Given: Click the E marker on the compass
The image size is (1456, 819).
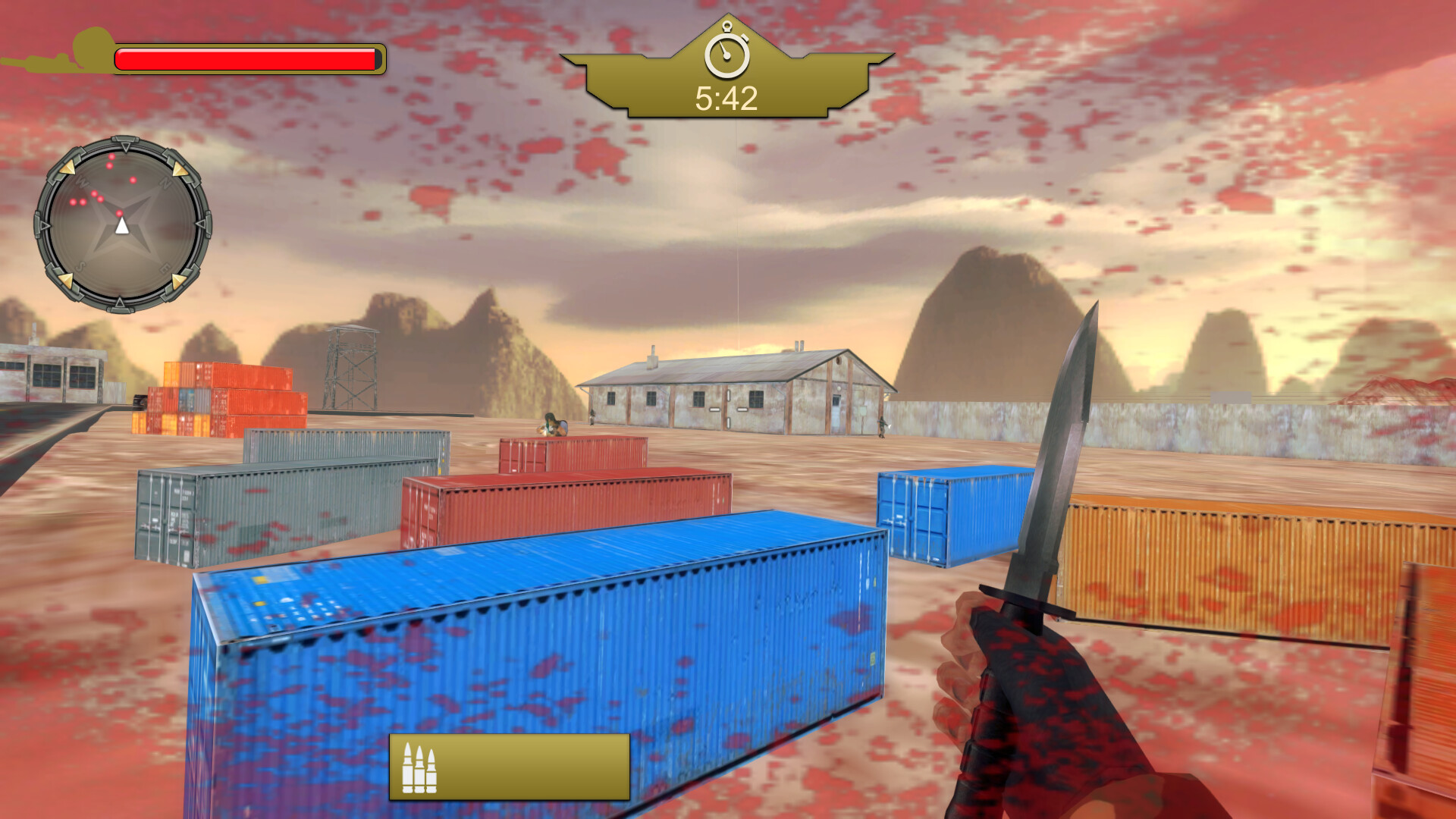Looking at the screenshot, I should click(164, 268).
